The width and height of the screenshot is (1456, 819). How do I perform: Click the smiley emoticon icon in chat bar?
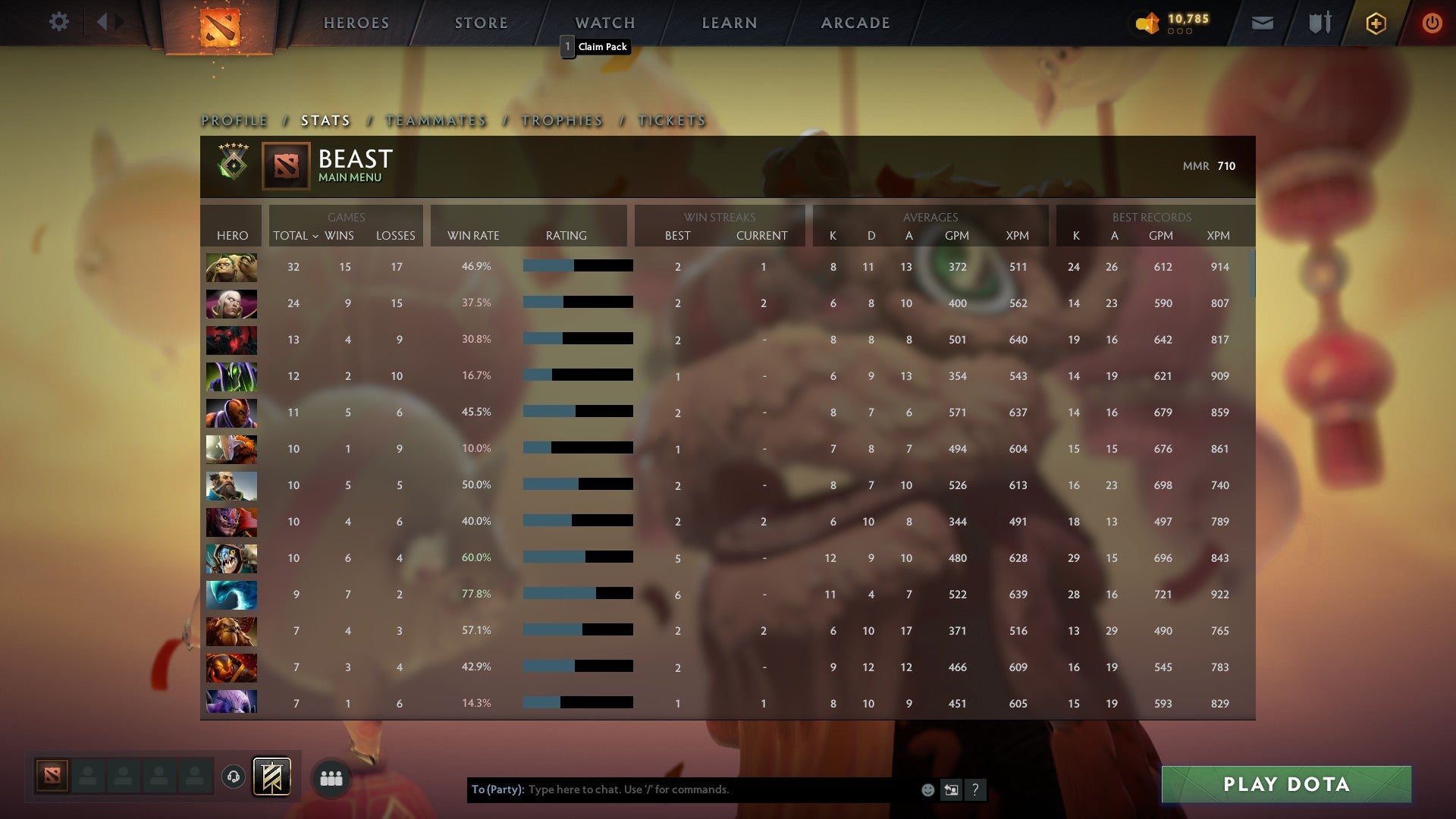click(927, 789)
